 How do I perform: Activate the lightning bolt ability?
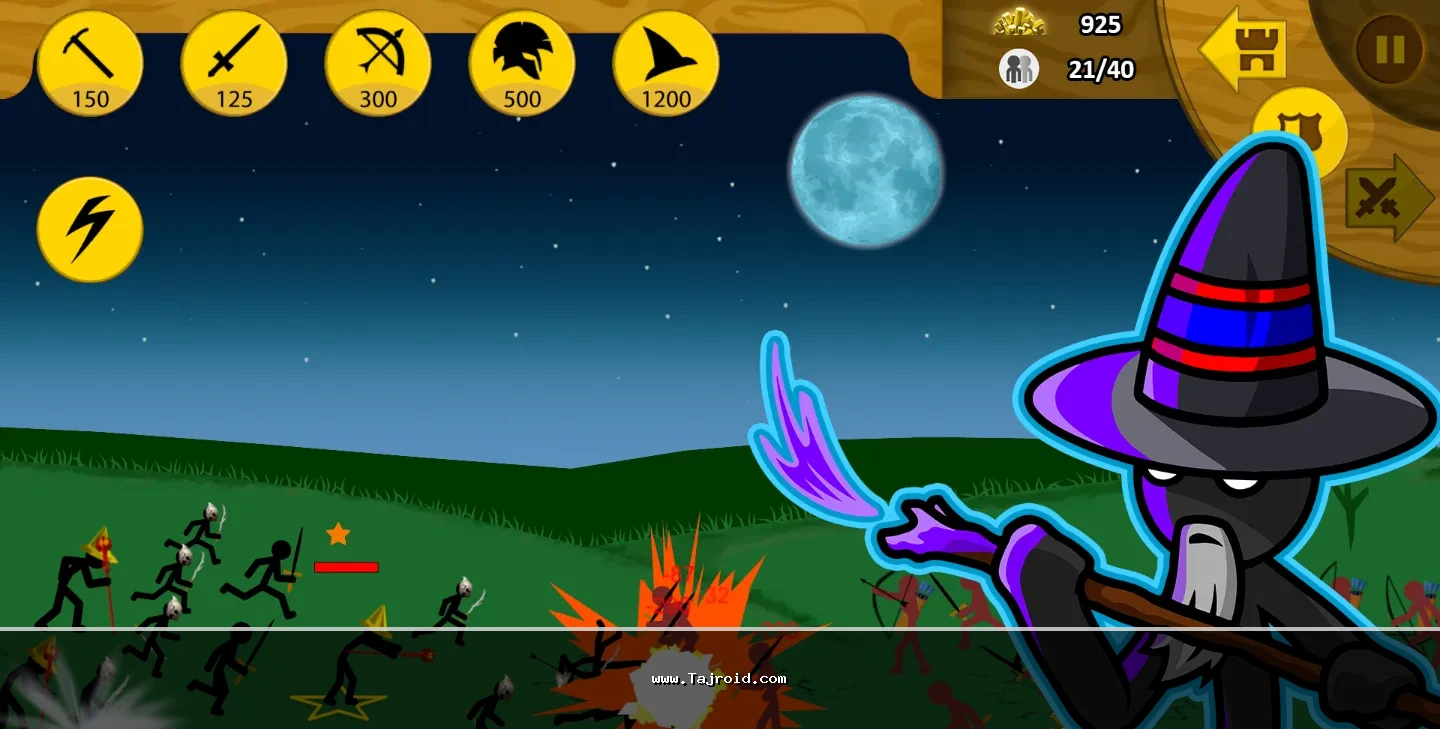[90, 229]
